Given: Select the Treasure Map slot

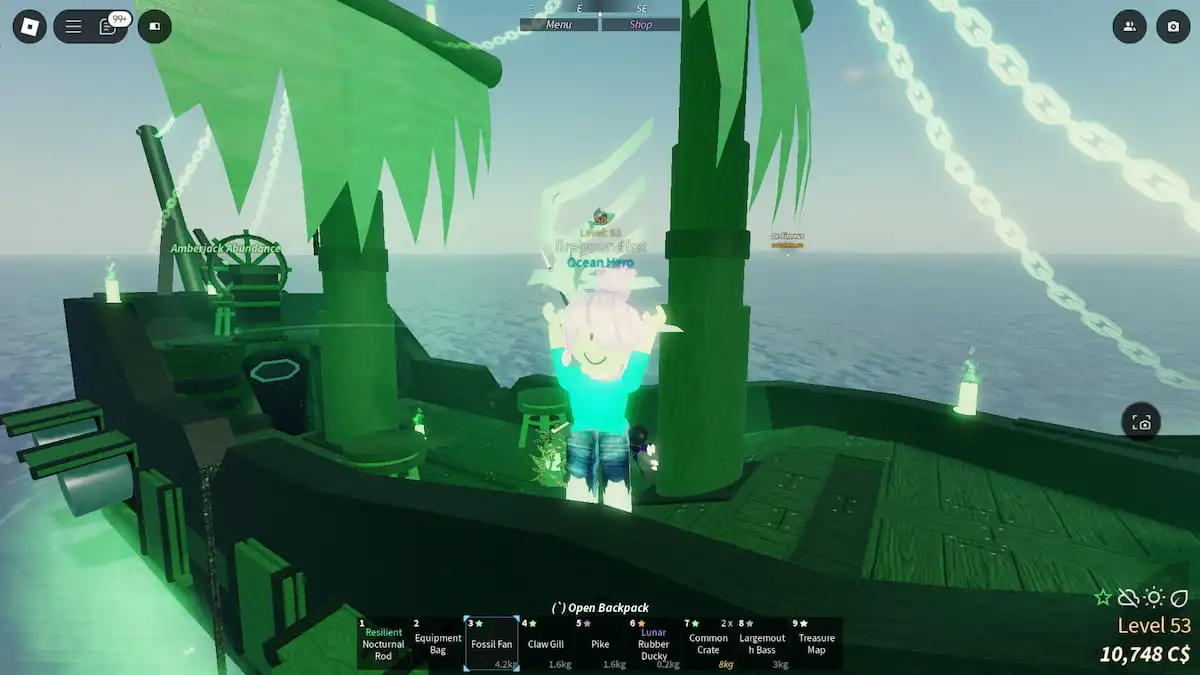Looking at the screenshot, I should click(816, 643).
